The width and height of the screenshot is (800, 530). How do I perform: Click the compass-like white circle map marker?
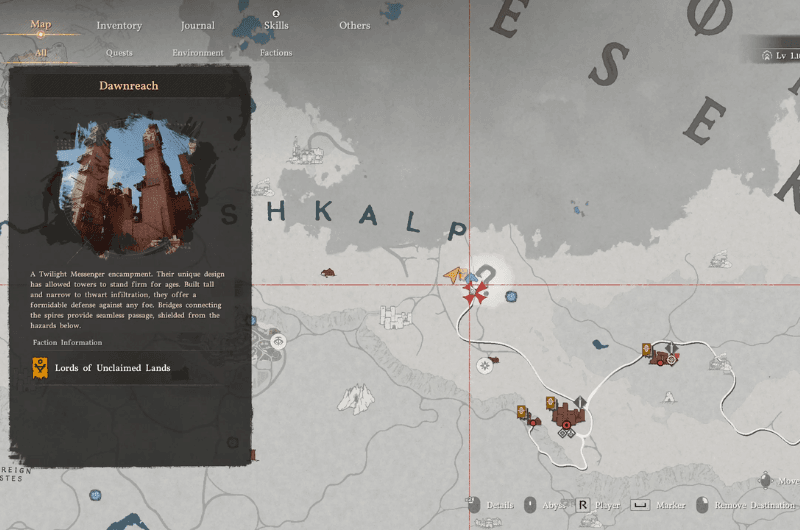pyautogui.click(x=485, y=365)
